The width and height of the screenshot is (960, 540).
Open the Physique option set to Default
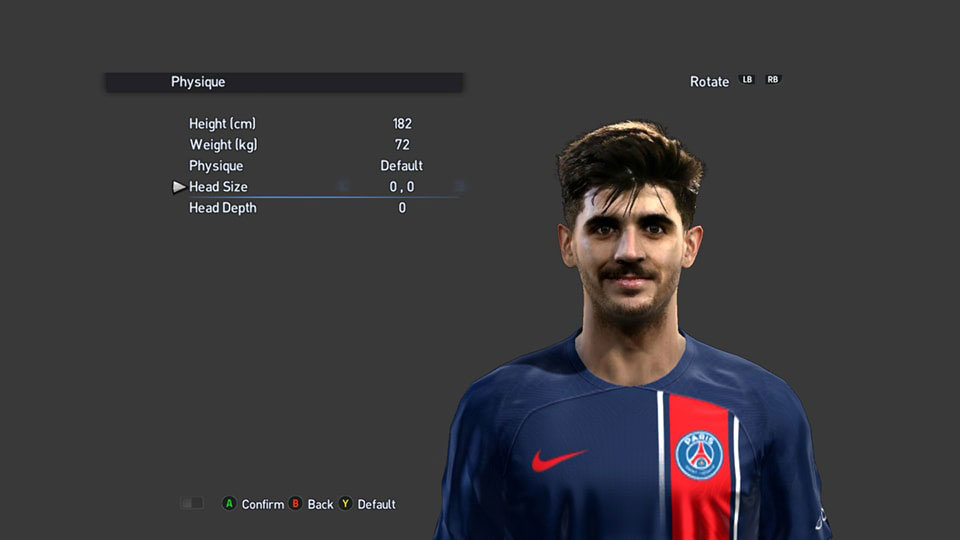click(x=216, y=166)
